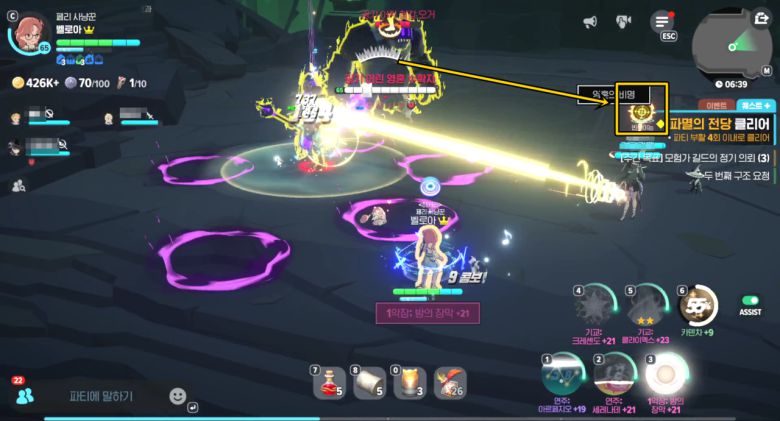Open the main menu hamburger button
The image size is (780, 421).
[x=661, y=22]
